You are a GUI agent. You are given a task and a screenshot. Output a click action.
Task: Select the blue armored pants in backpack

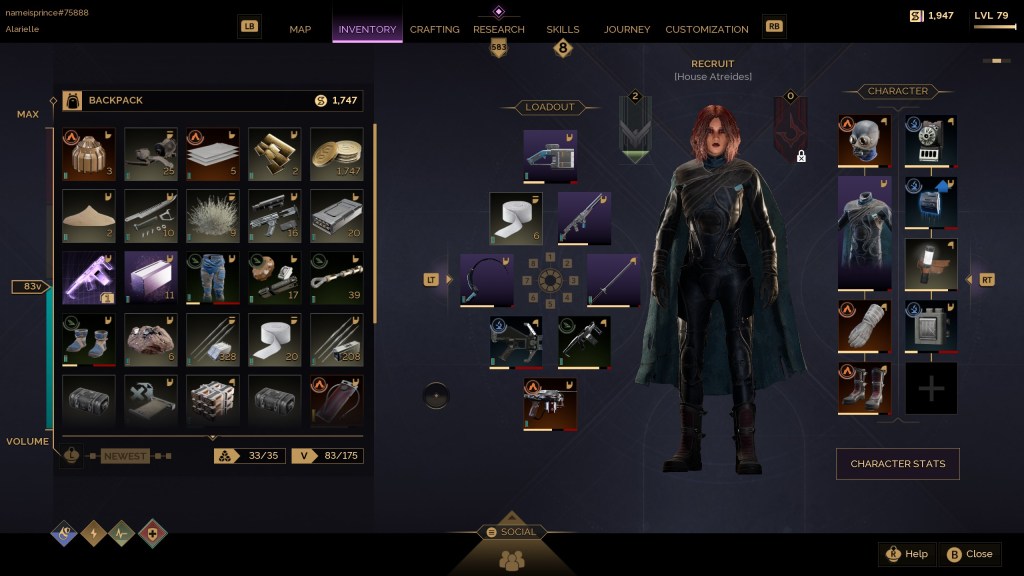pyautogui.click(x=213, y=278)
